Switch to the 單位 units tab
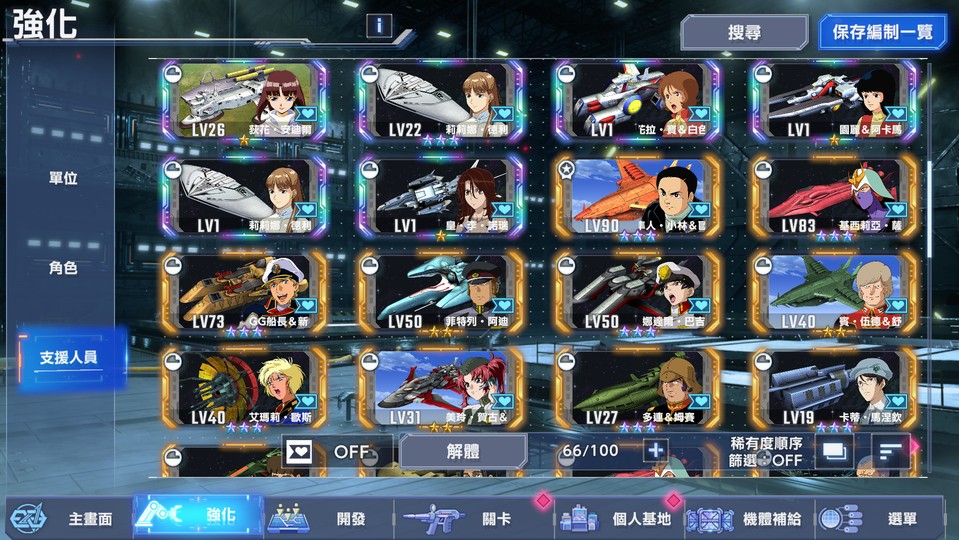959x540 pixels. tap(63, 179)
